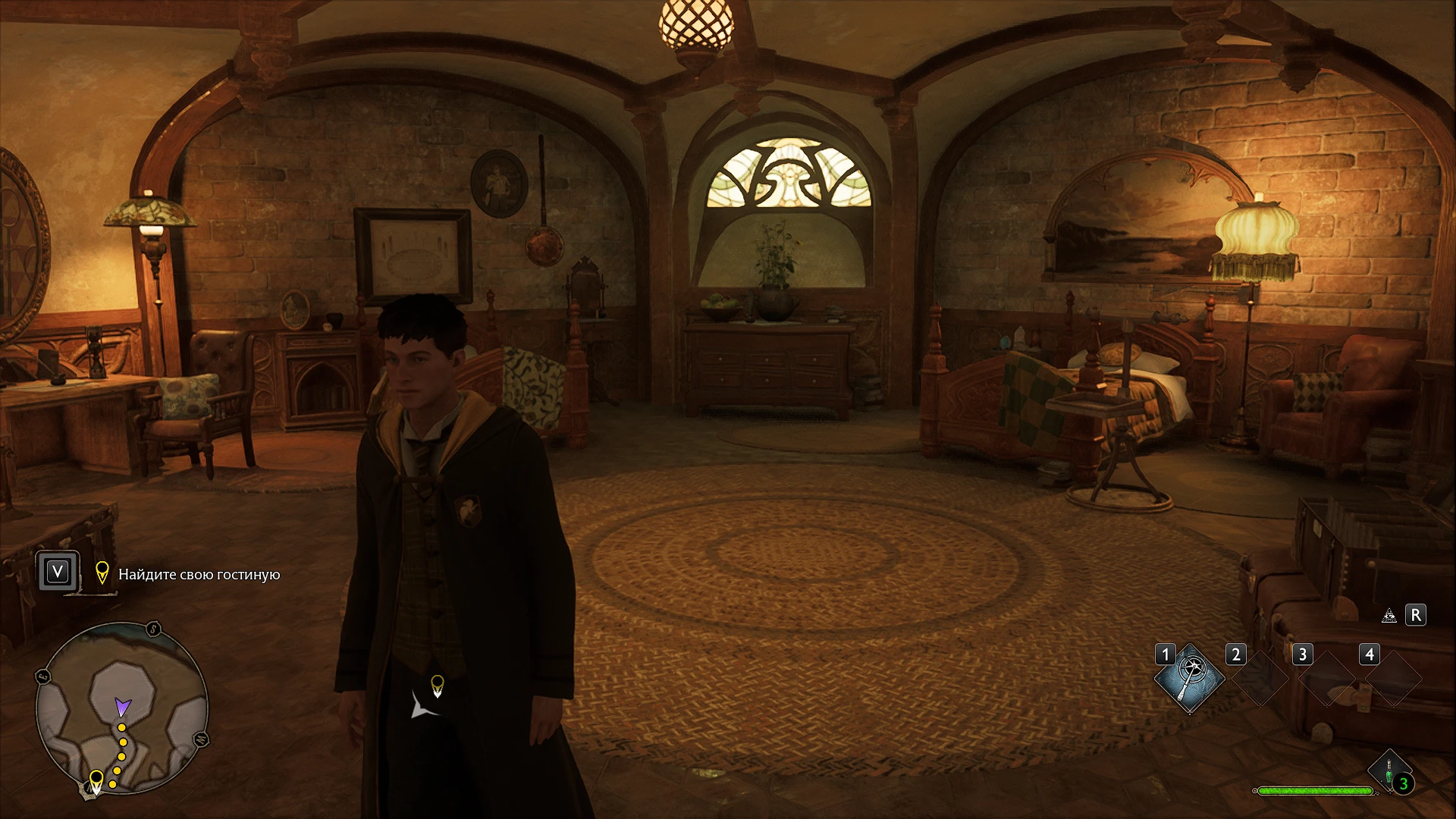The image size is (1456, 819).
Task: Click the green potion progress bar
Action: point(1315,790)
